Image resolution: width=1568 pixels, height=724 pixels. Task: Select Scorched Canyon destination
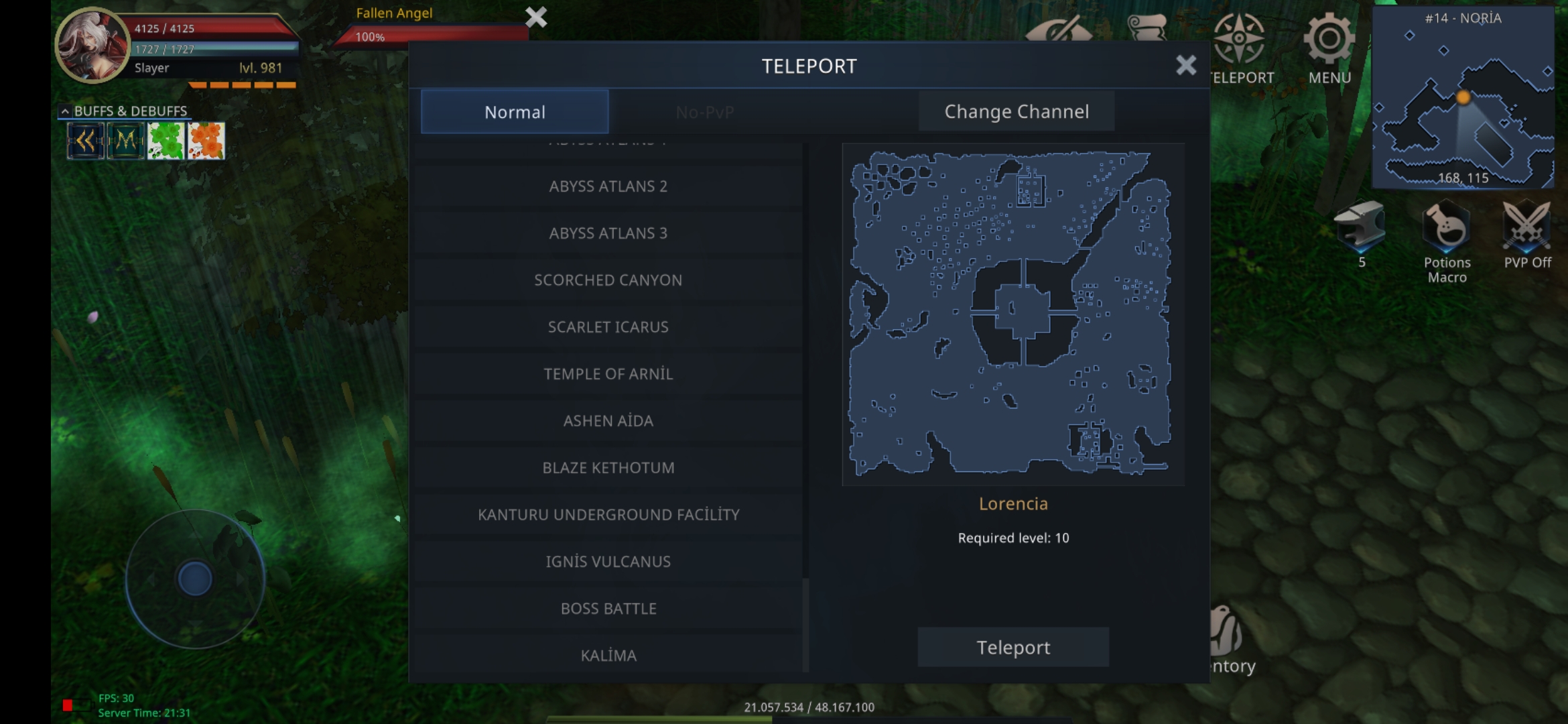point(608,280)
